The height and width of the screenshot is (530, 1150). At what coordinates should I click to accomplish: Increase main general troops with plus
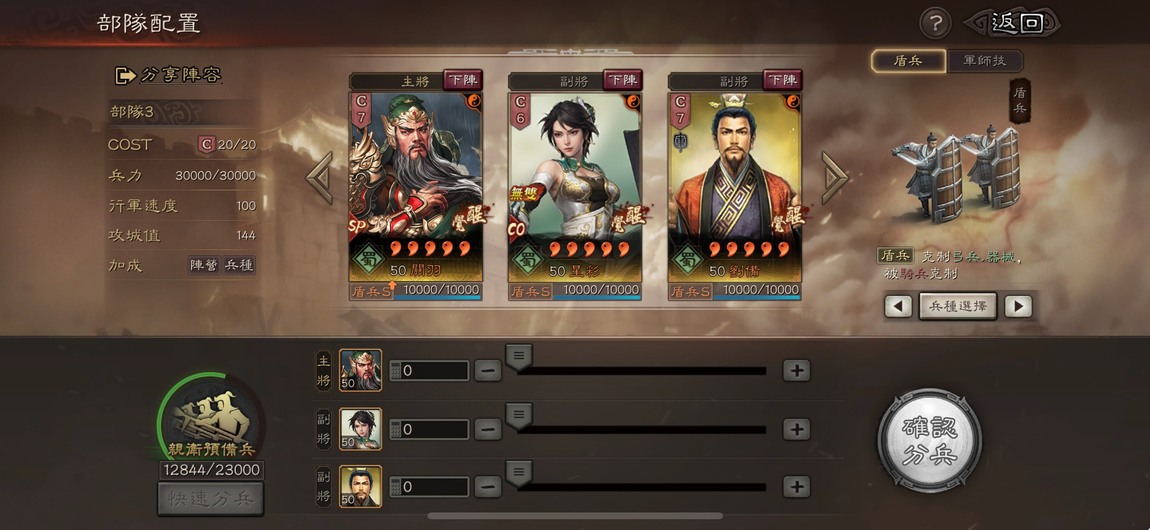point(796,370)
